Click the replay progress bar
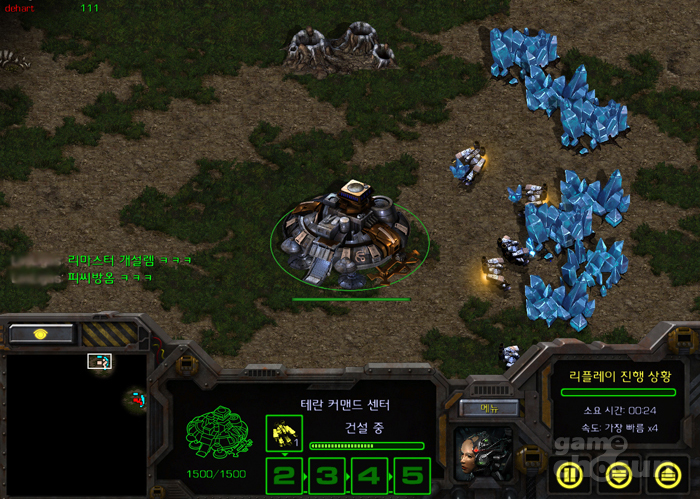Image resolution: width=700 pixels, height=499 pixels. click(617, 393)
